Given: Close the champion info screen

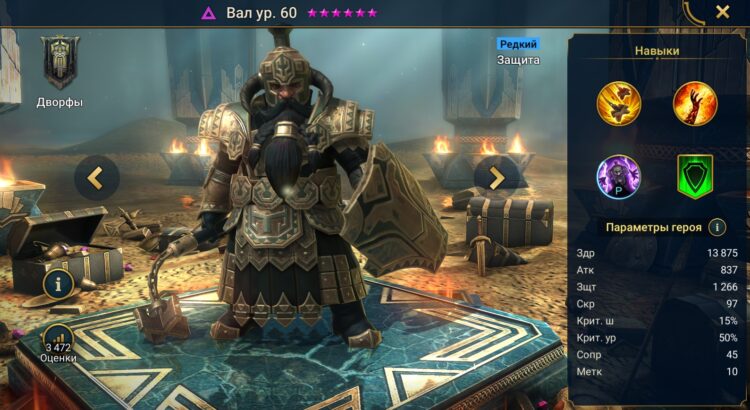Looking at the screenshot, I should point(722,12).
